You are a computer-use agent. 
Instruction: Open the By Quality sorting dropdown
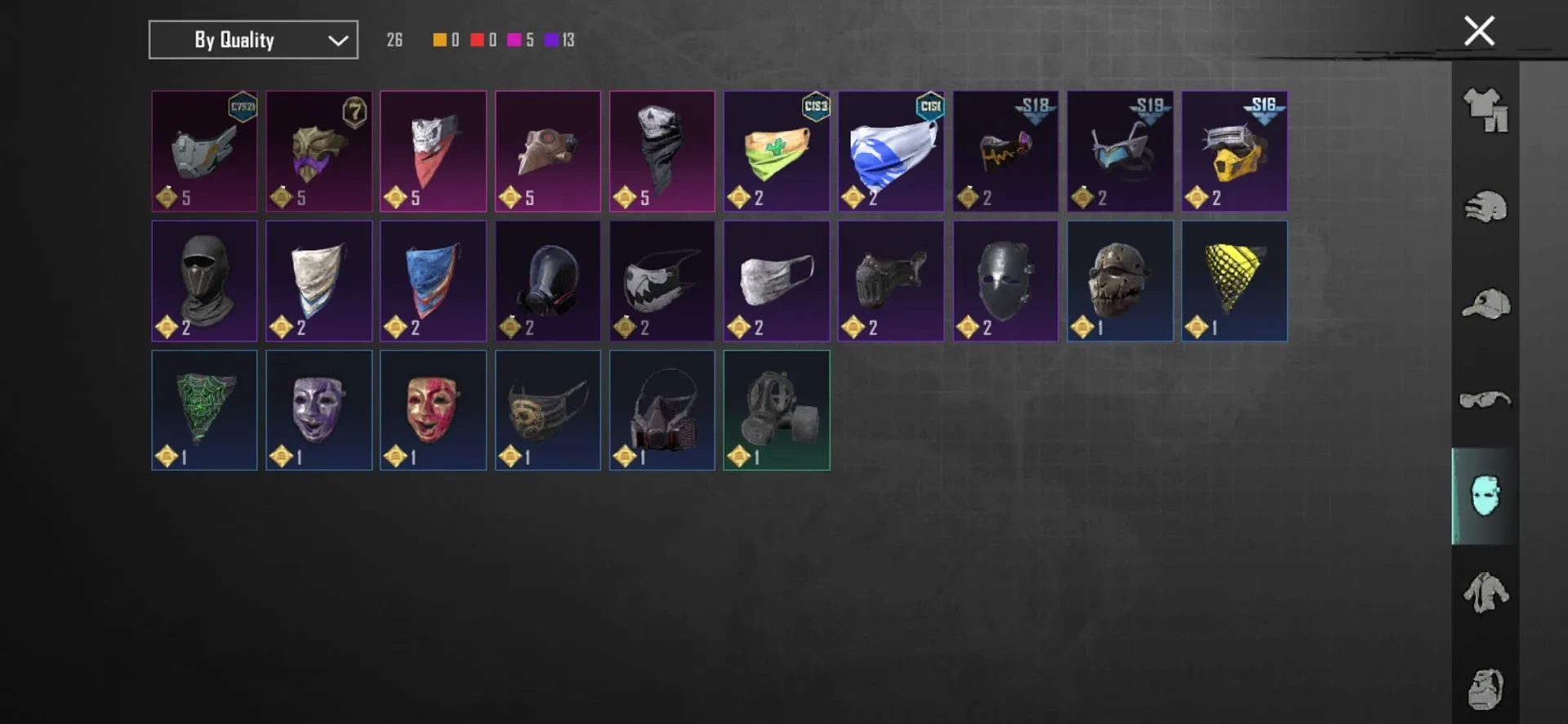point(252,39)
